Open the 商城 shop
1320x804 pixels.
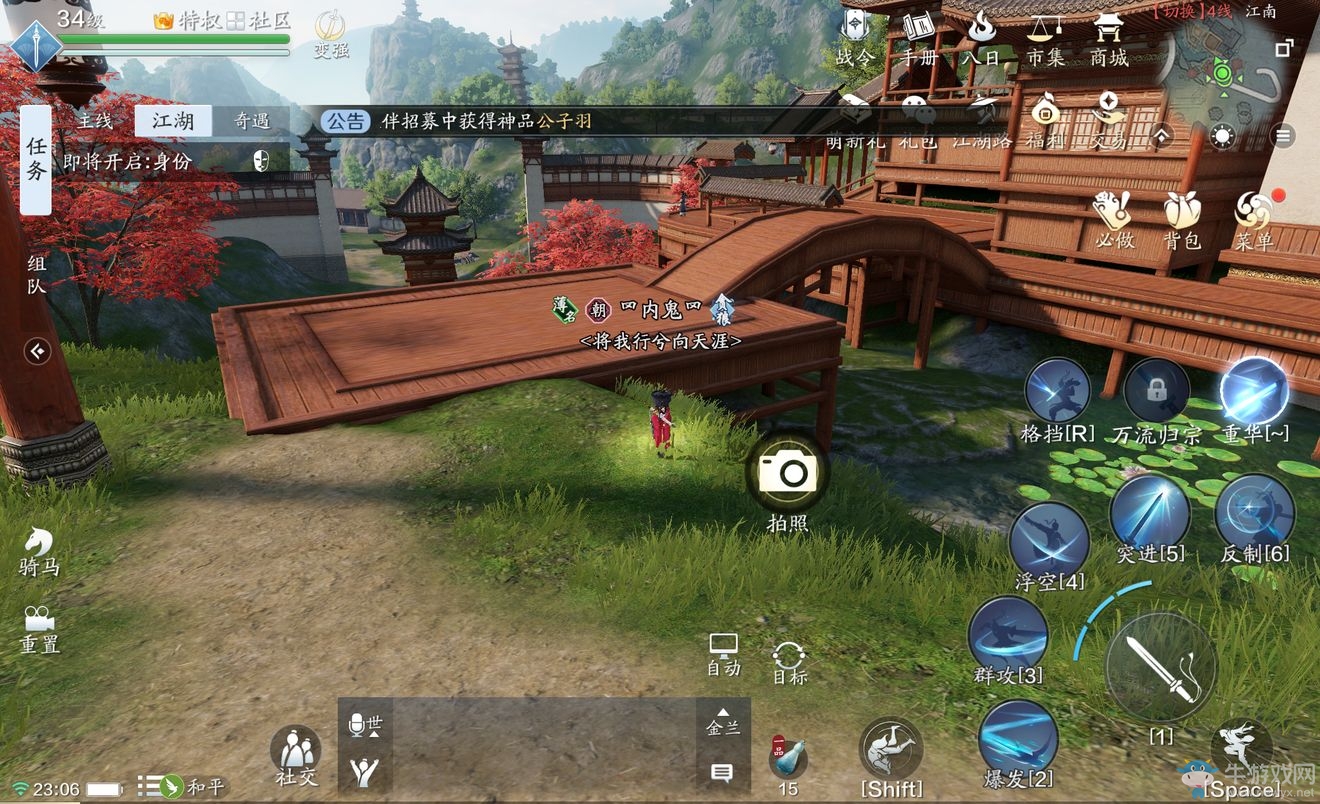click(x=1108, y=38)
